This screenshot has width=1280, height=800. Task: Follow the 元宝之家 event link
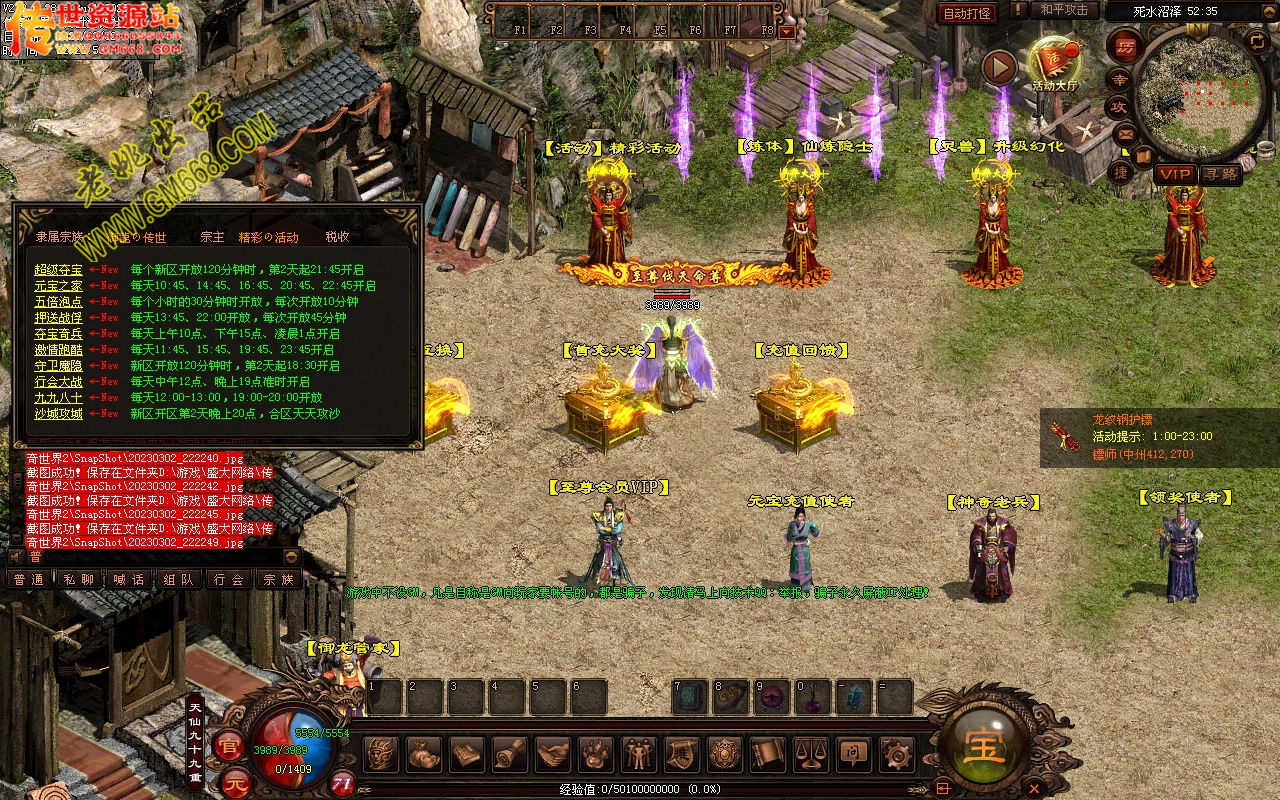click(x=58, y=286)
